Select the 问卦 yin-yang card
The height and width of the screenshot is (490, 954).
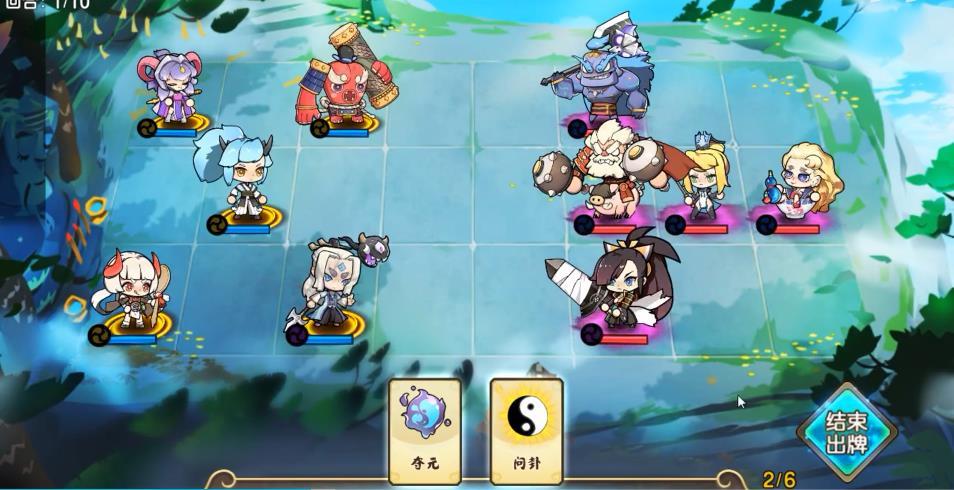pyautogui.click(x=526, y=429)
